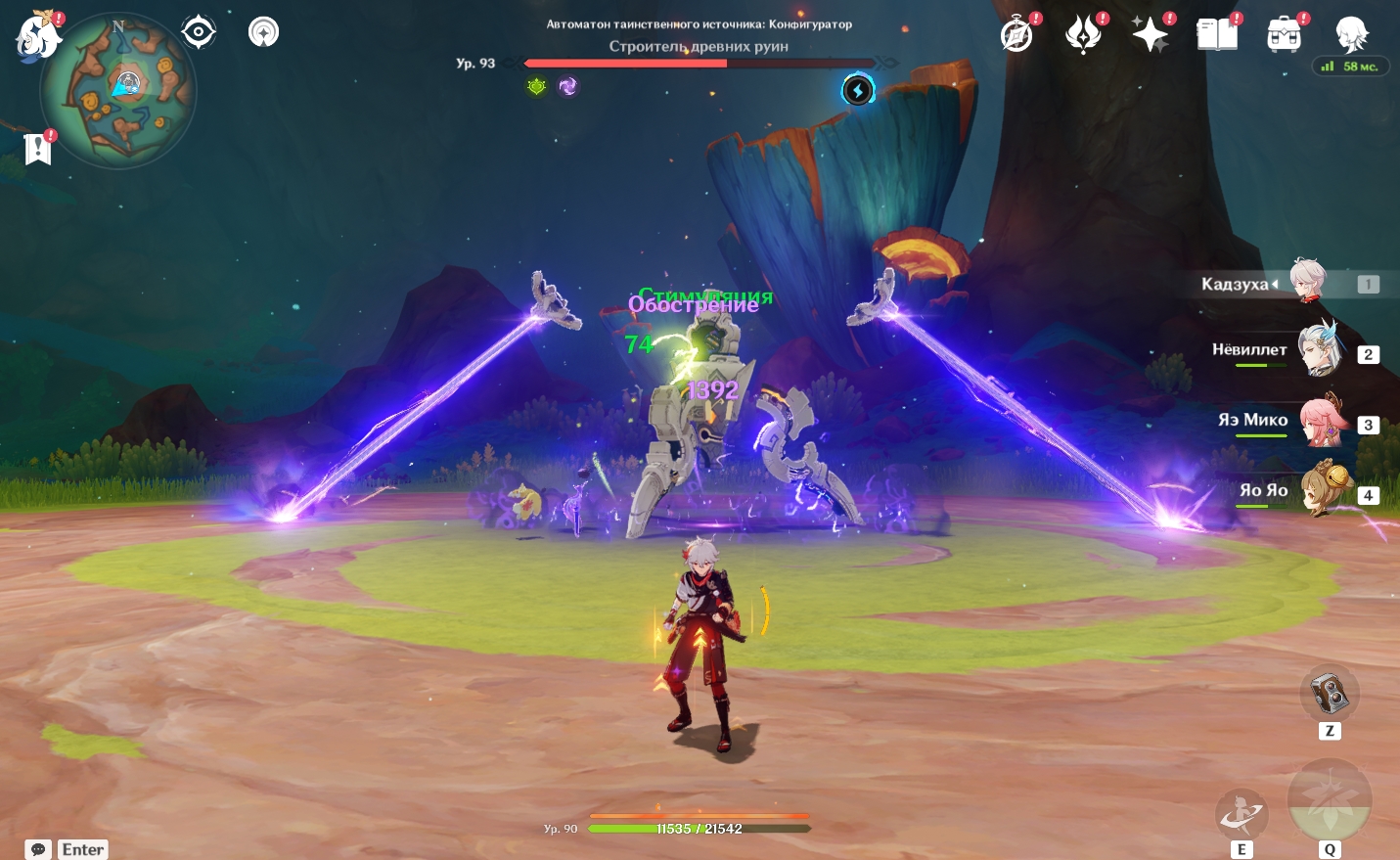Use the book gadget
Image resolution: width=1400 pixels, height=860 pixels.
click(x=1330, y=695)
